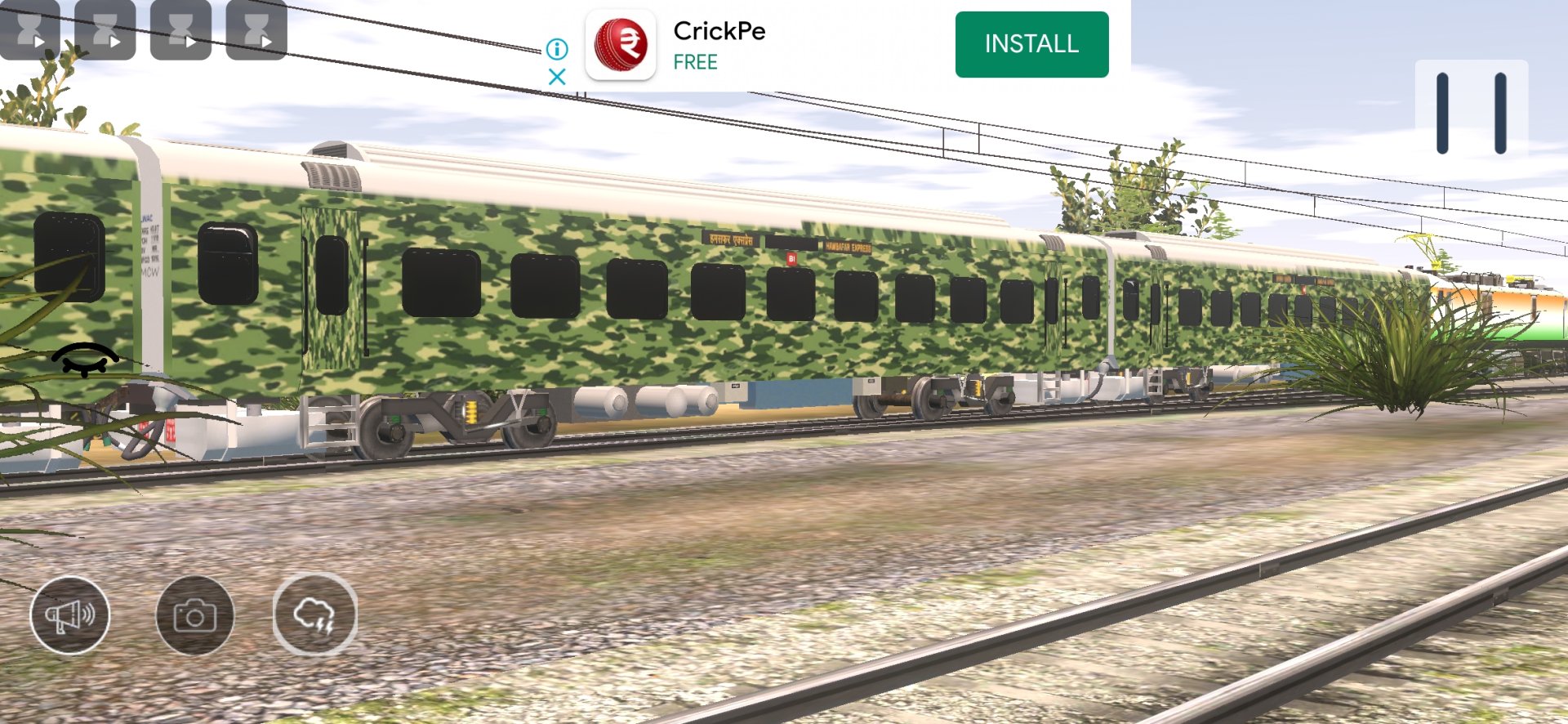This screenshot has height=724, width=1568.
Task: Open the ad info icon
Action: [x=557, y=49]
